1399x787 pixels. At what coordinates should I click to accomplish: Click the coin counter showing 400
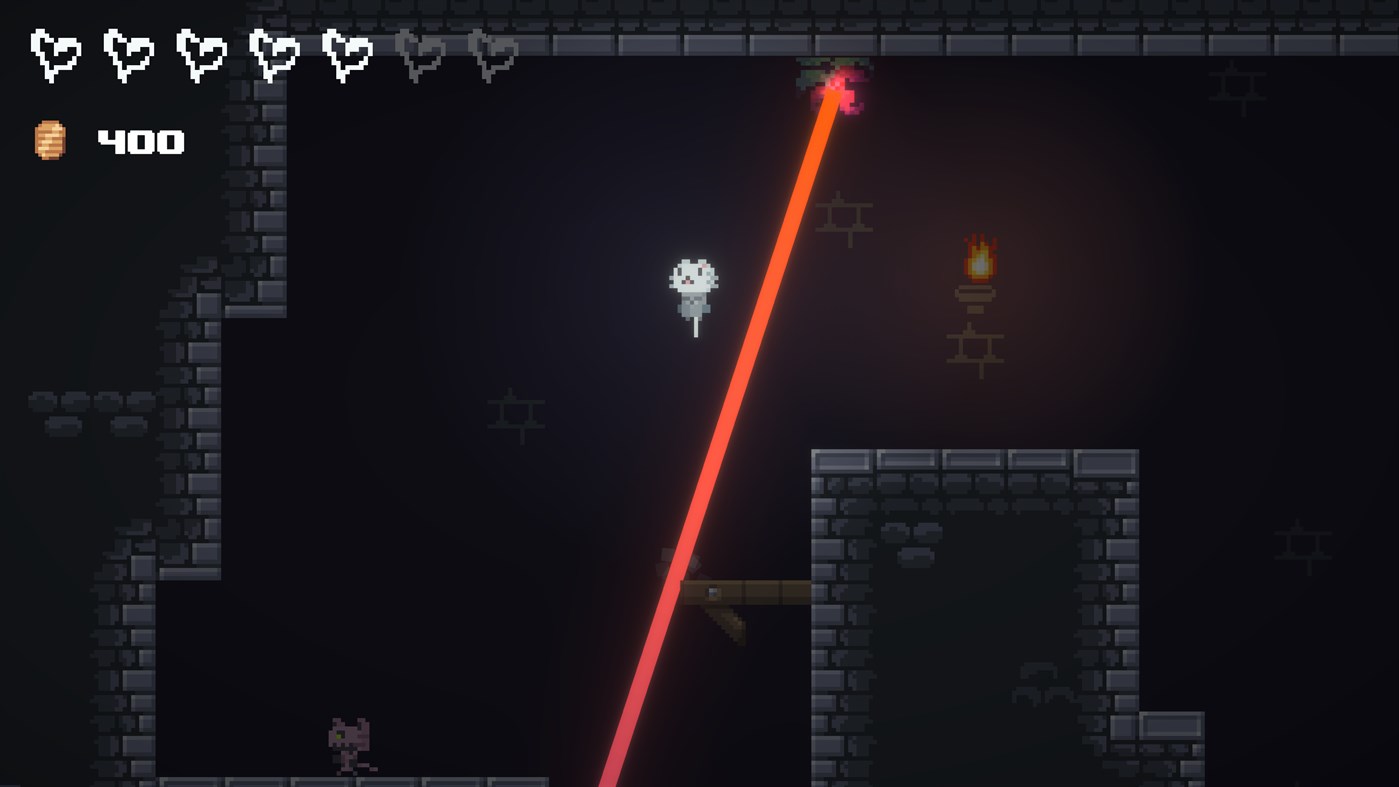[x=140, y=140]
